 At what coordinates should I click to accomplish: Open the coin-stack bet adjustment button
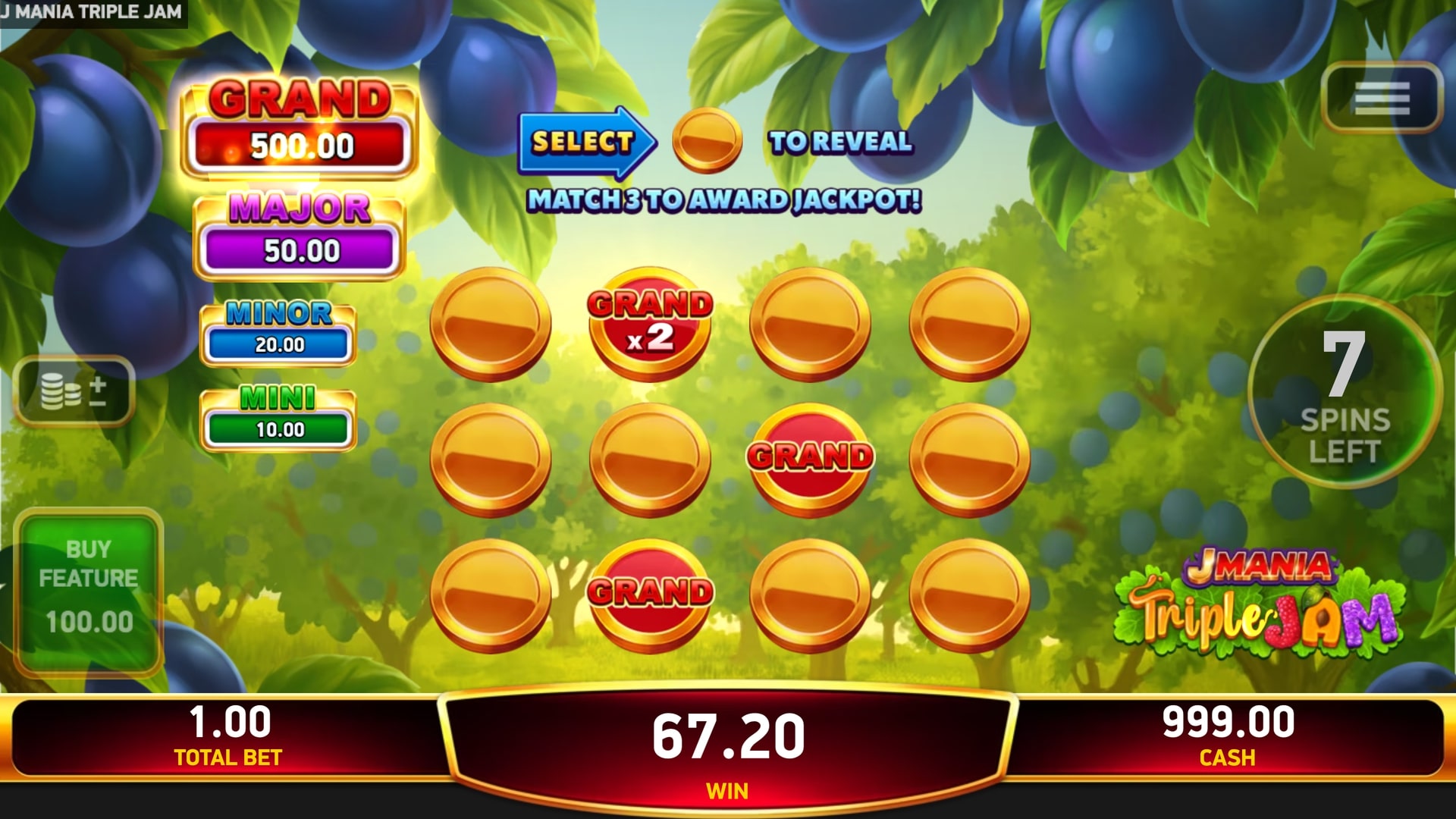(74, 391)
